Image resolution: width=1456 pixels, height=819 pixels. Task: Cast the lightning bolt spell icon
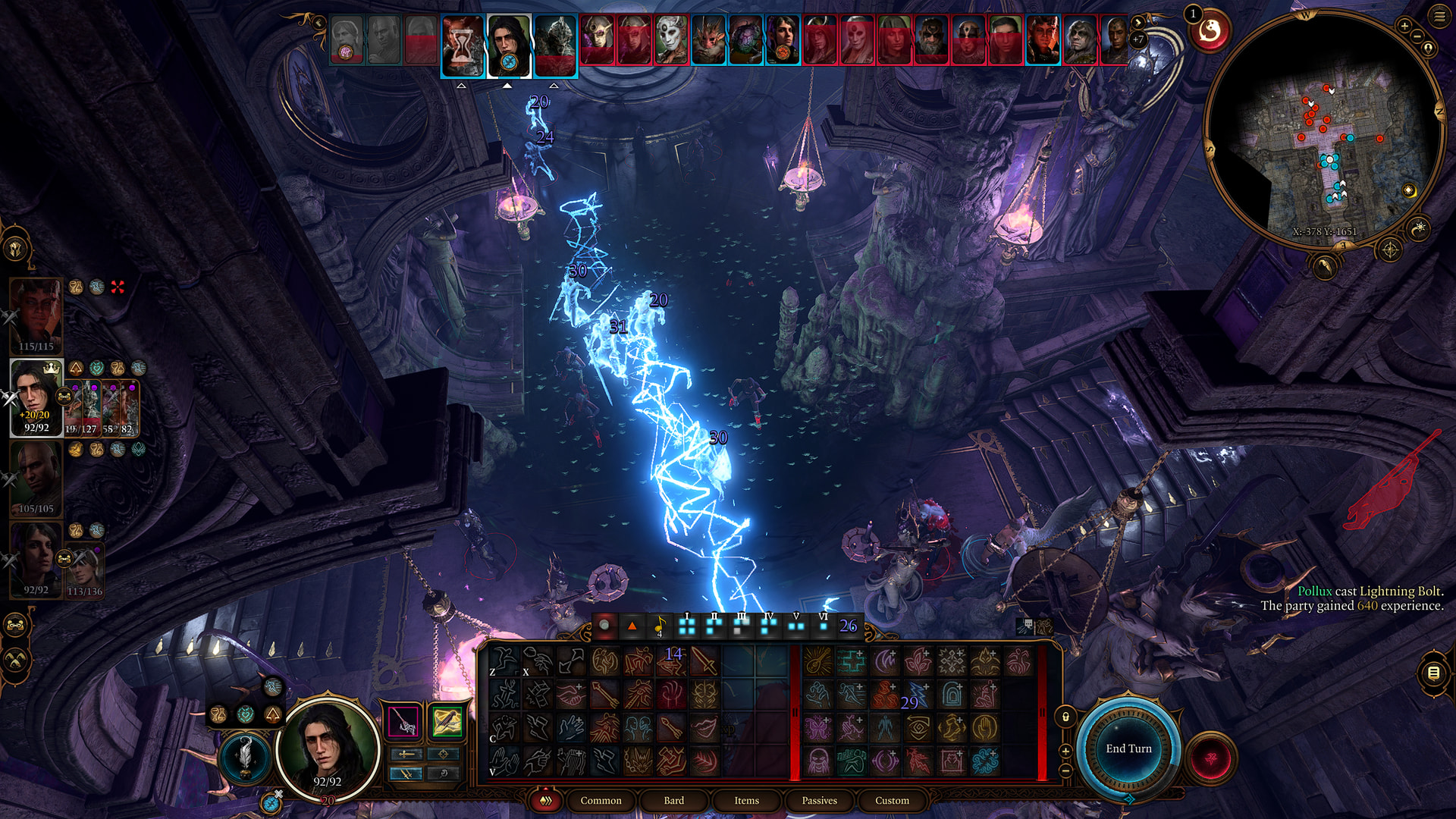(918, 695)
